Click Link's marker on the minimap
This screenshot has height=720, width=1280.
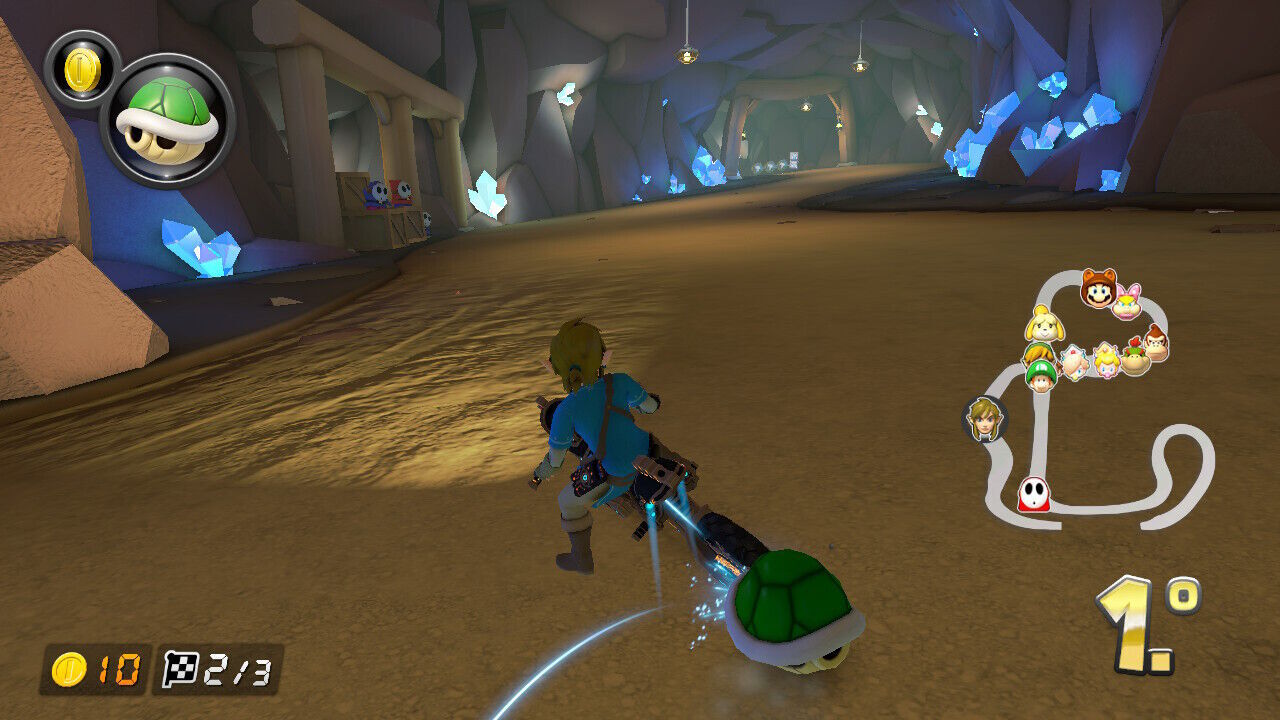[985, 419]
